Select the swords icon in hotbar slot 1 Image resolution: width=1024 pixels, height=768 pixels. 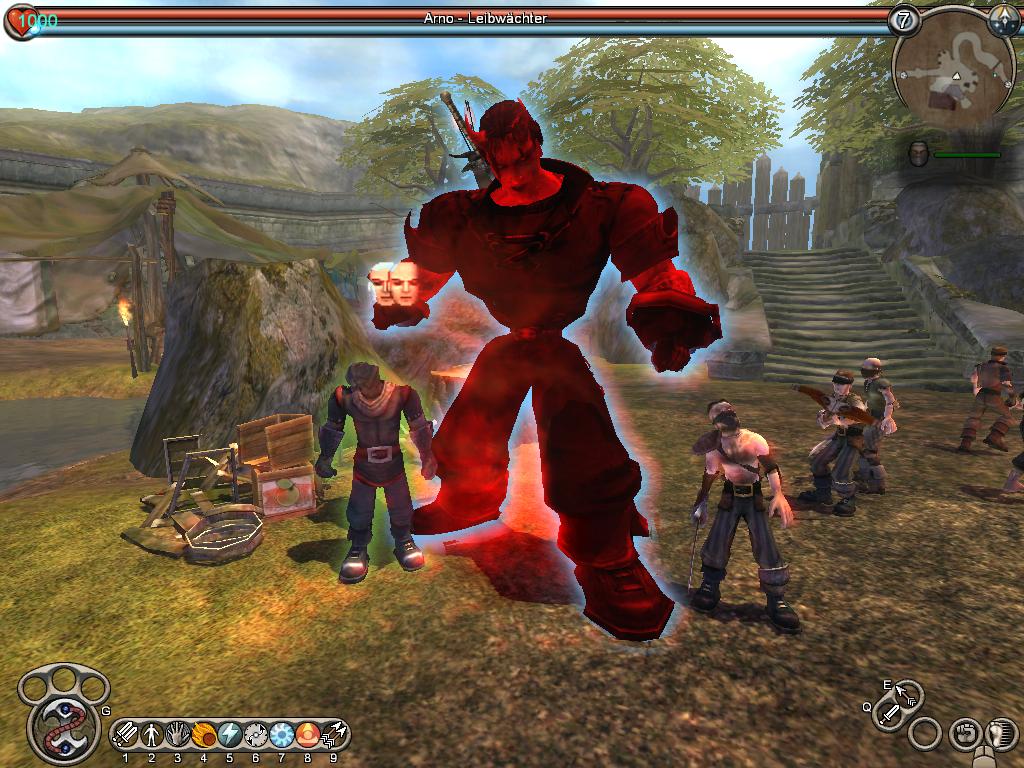(125, 735)
